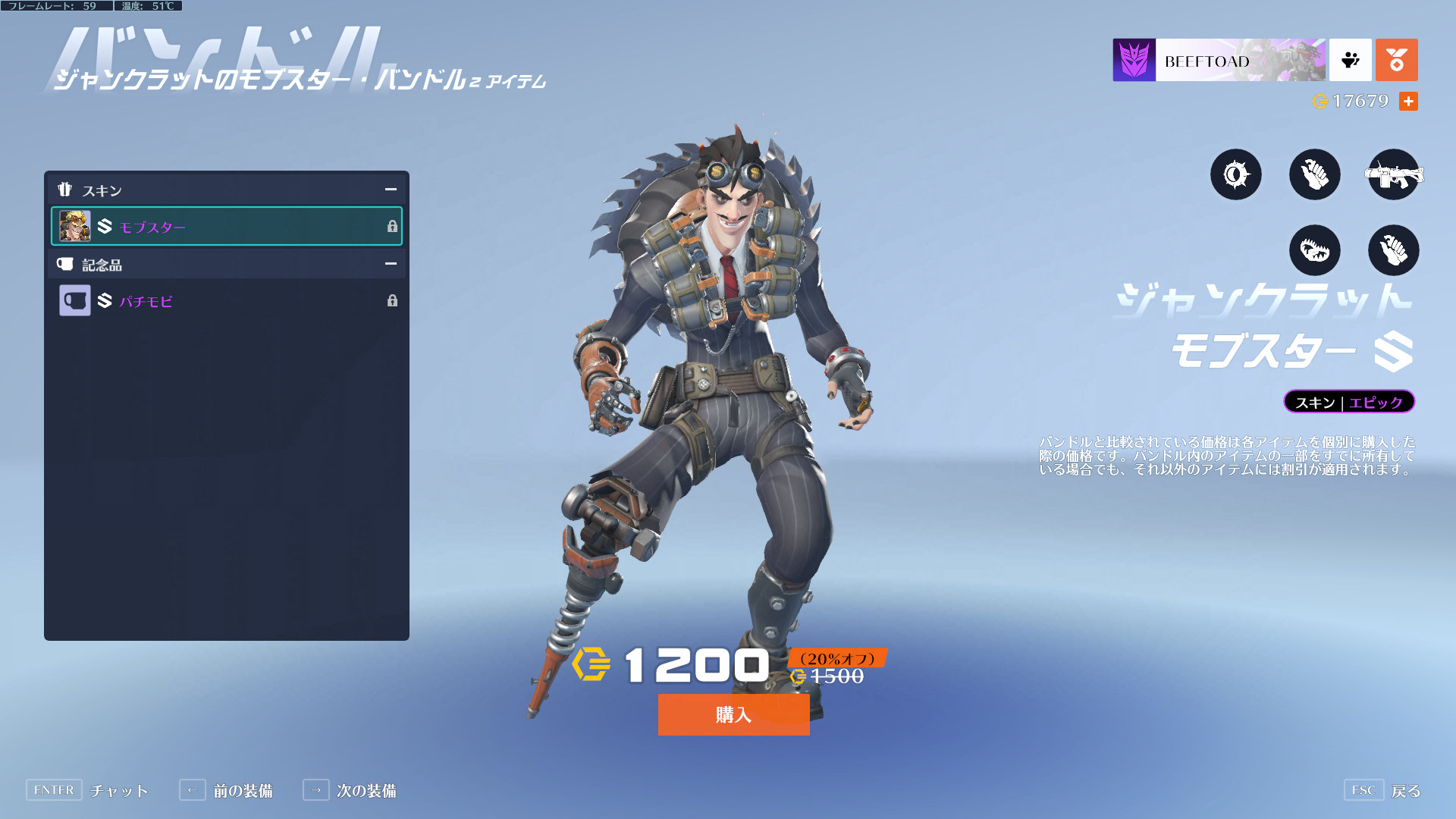This screenshot has width=1456, height=819.
Task: Collapse the 記念品 category section
Action: (391, 264)
